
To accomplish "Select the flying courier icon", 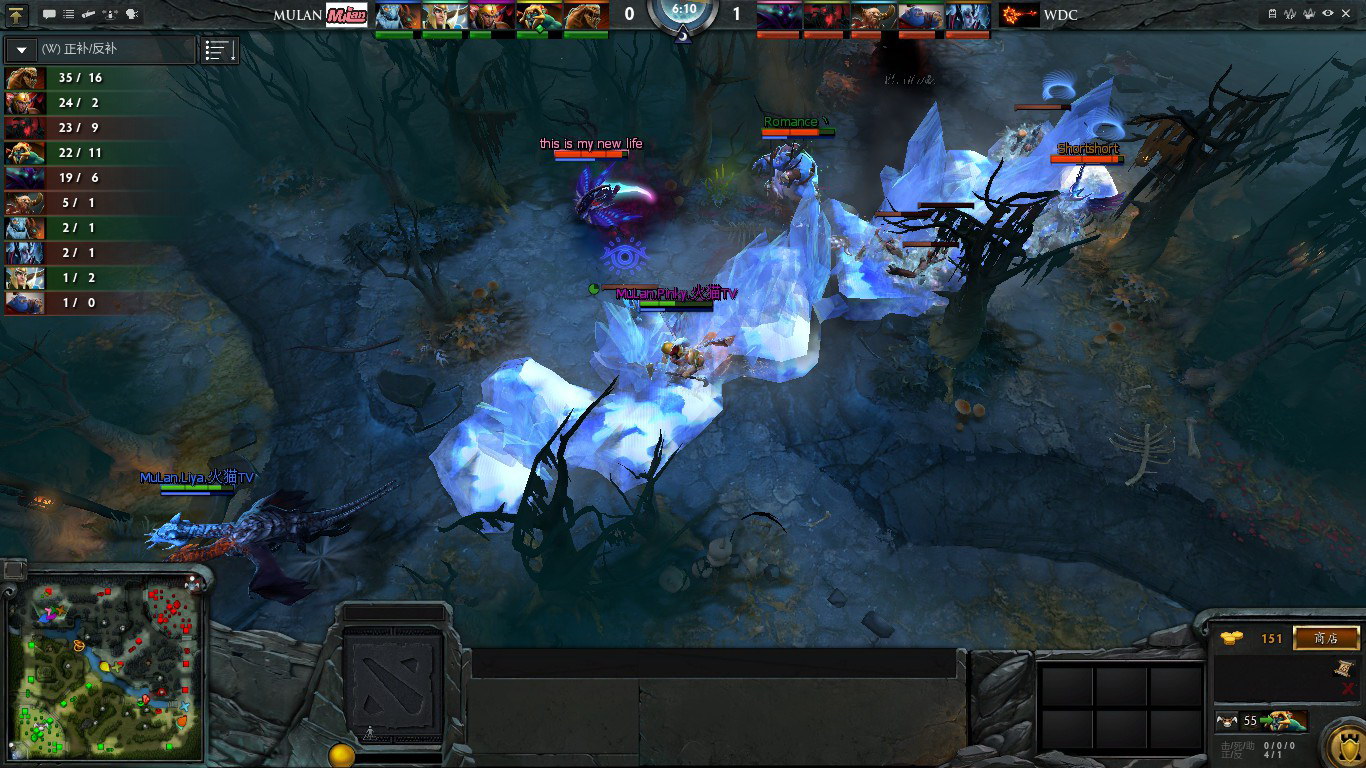I will 1227,720.
